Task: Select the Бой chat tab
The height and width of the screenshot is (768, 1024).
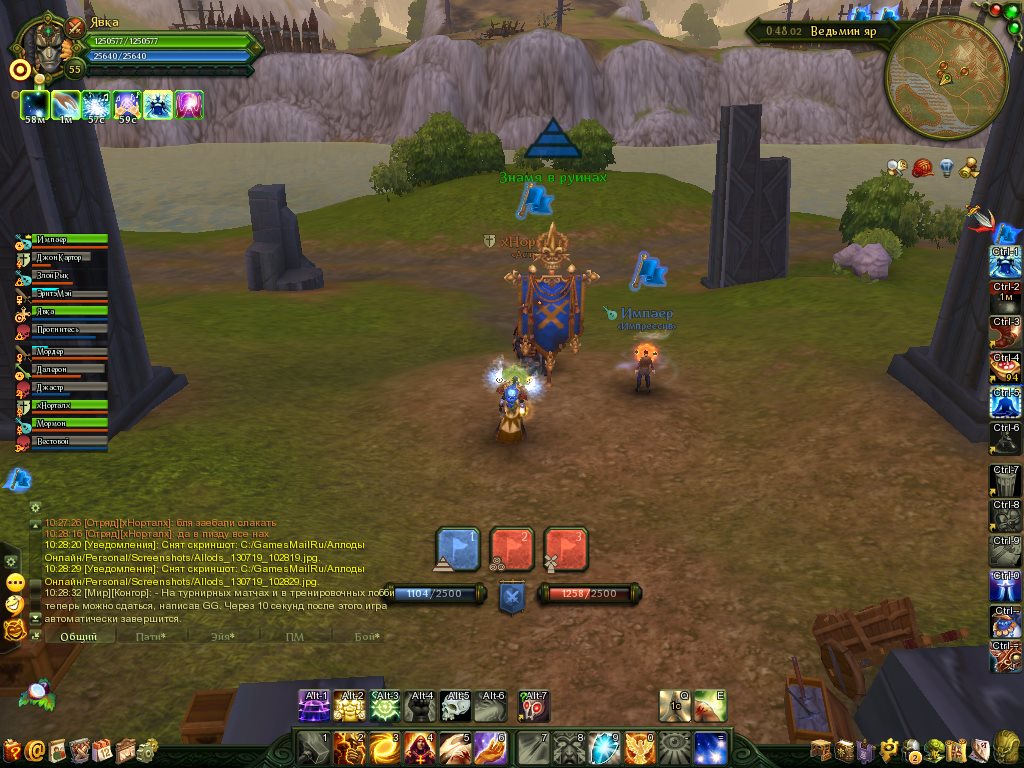Action: pos(368,636)
